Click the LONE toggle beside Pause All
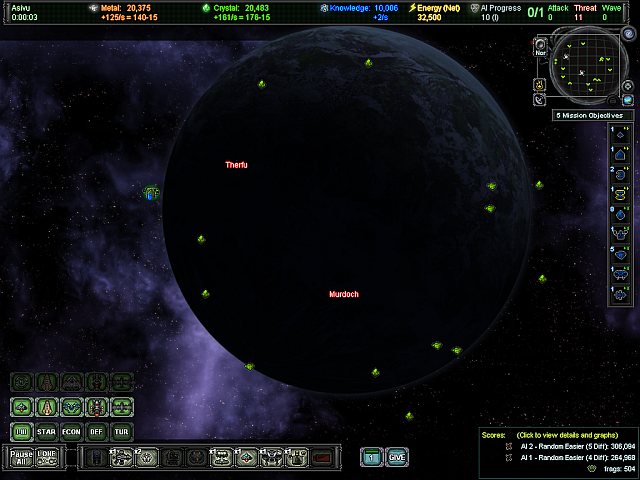 [47, 457]
